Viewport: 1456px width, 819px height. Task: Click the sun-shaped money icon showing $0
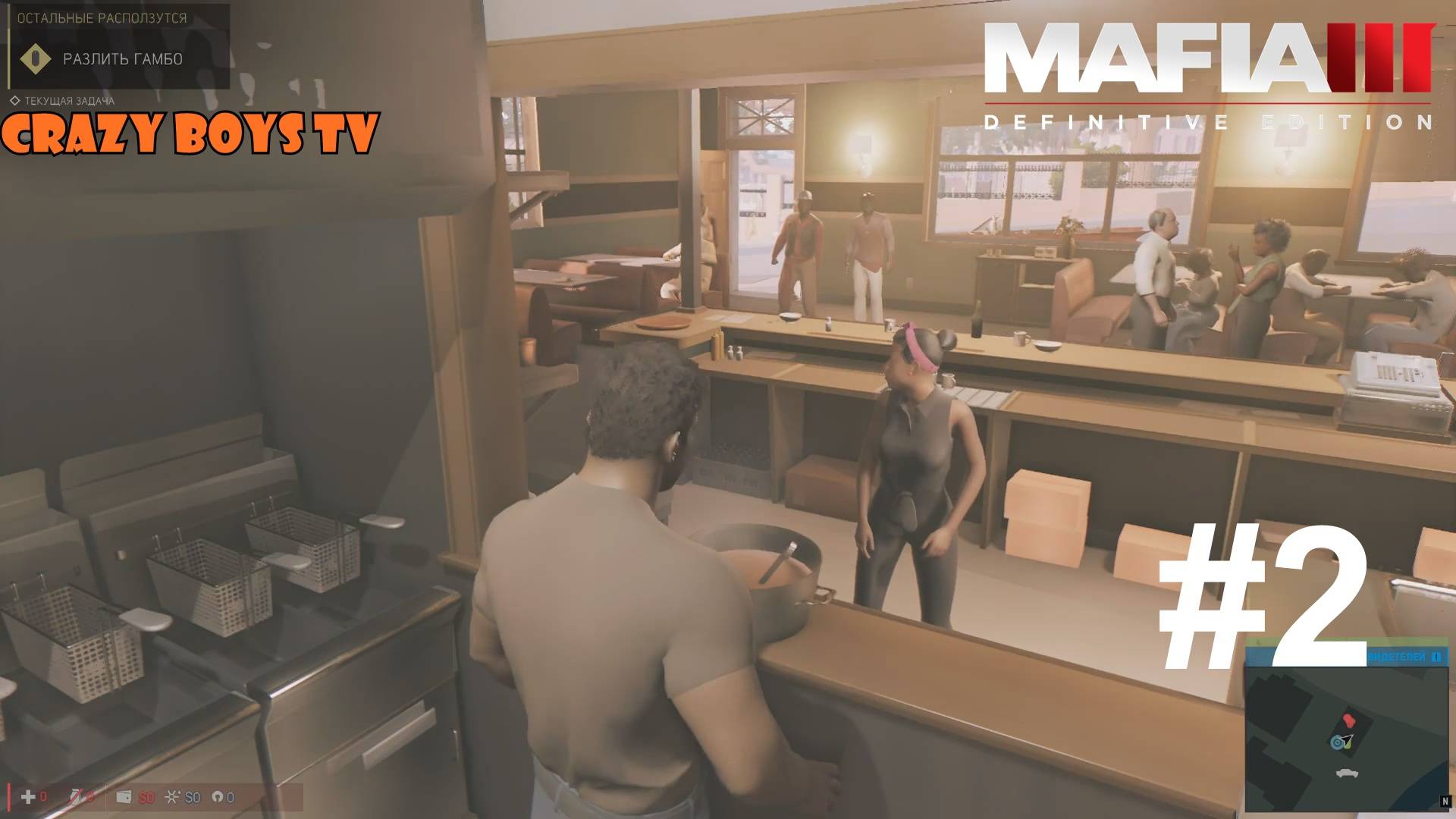click(173, 797)
